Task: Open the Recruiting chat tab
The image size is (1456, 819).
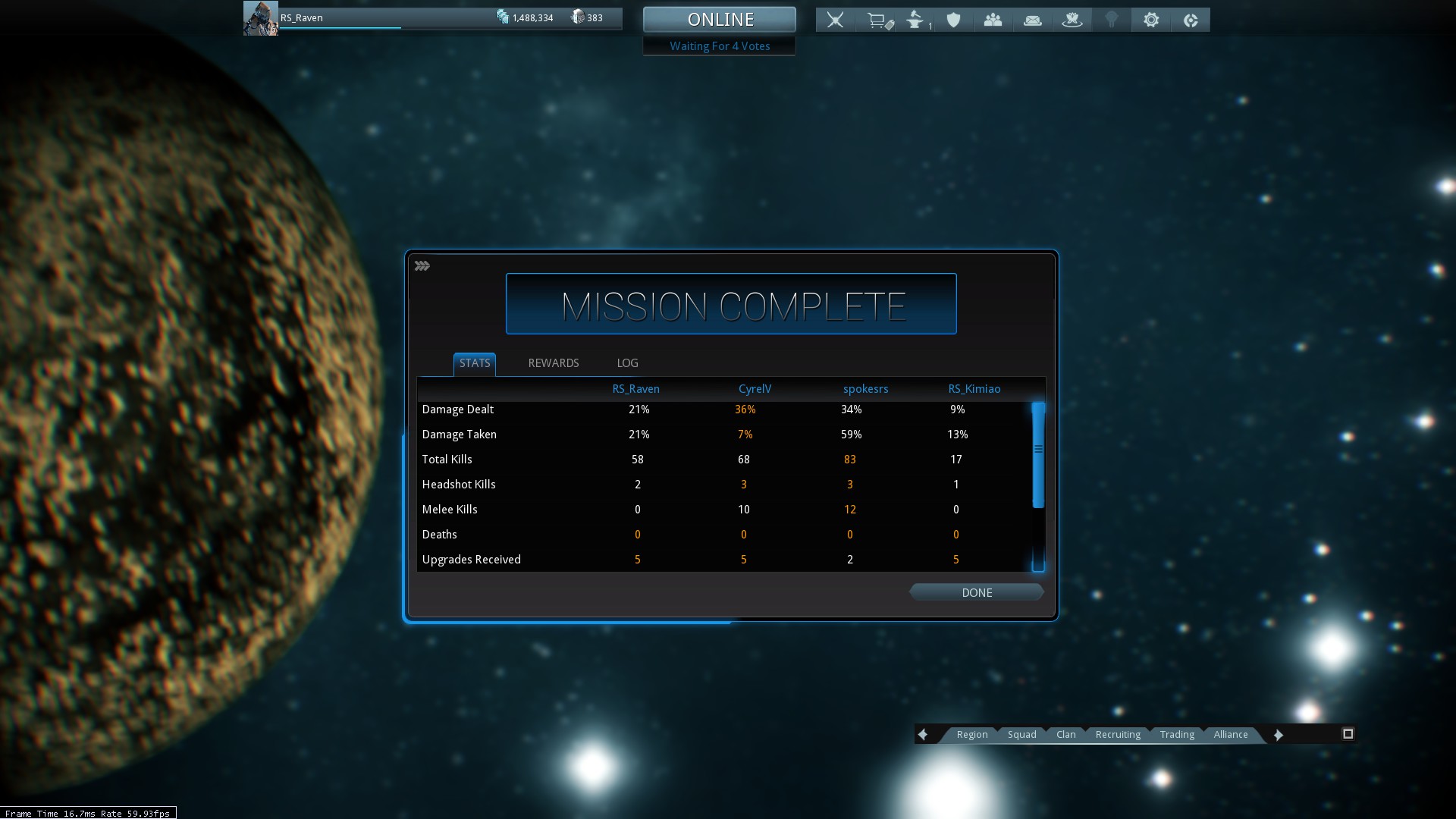Action: point(1118,734)
